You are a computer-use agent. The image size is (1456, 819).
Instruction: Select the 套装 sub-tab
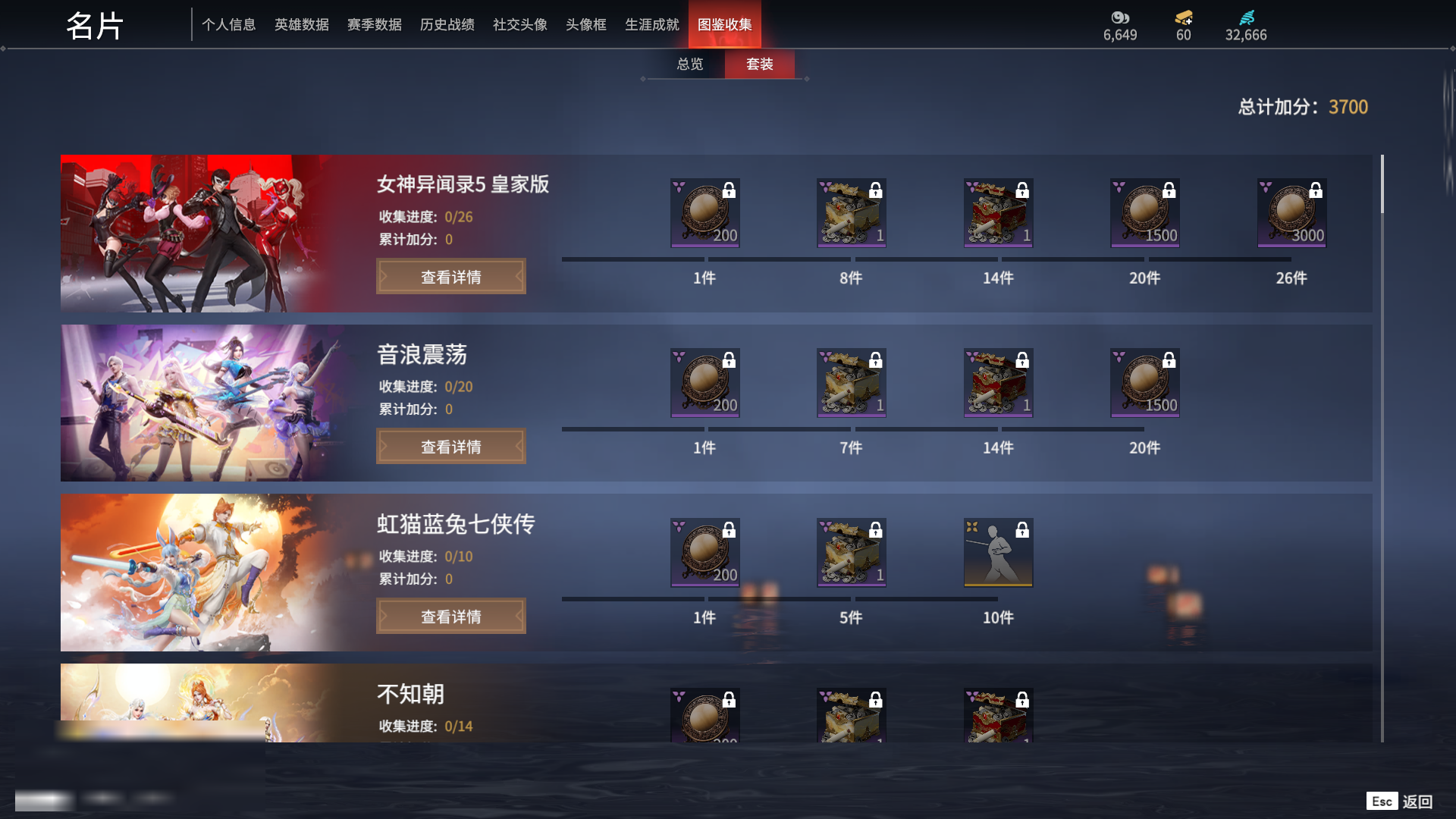tap(759, 64)
